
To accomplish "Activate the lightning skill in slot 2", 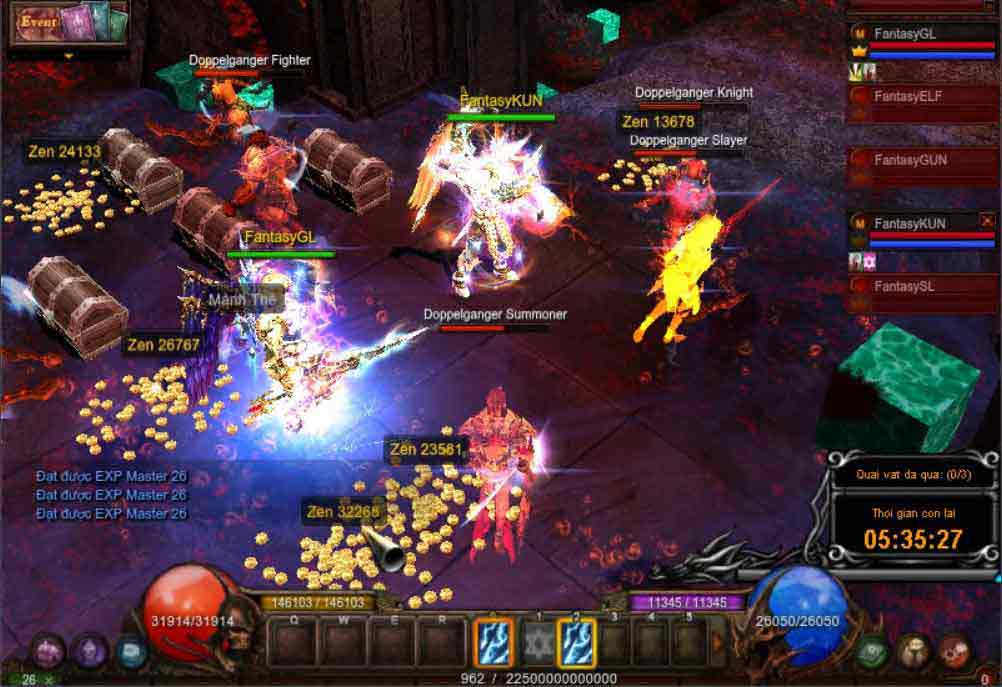I will [576, 643].
